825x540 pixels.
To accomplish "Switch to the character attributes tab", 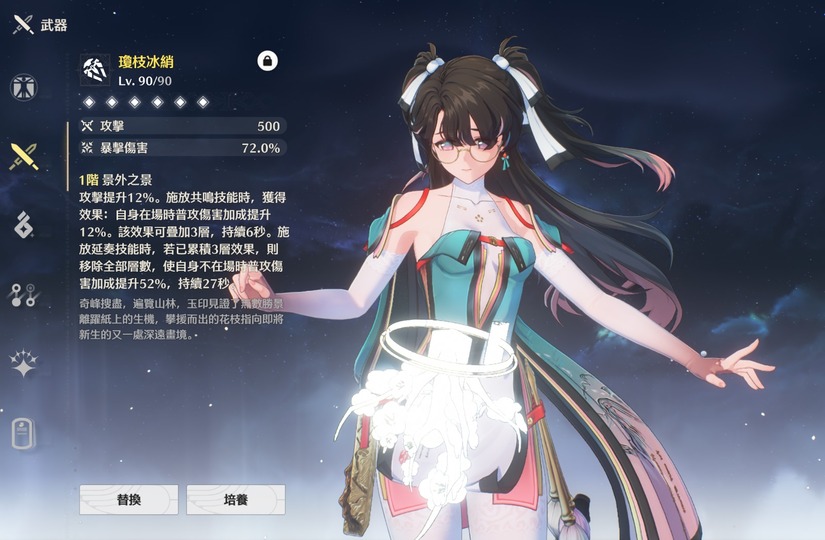I will click(x=24, y=87).
